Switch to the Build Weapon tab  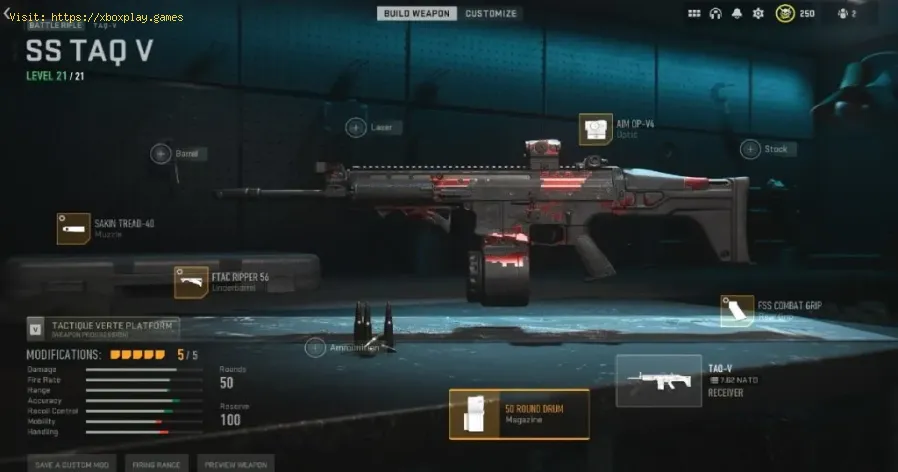tap(417, 13)
